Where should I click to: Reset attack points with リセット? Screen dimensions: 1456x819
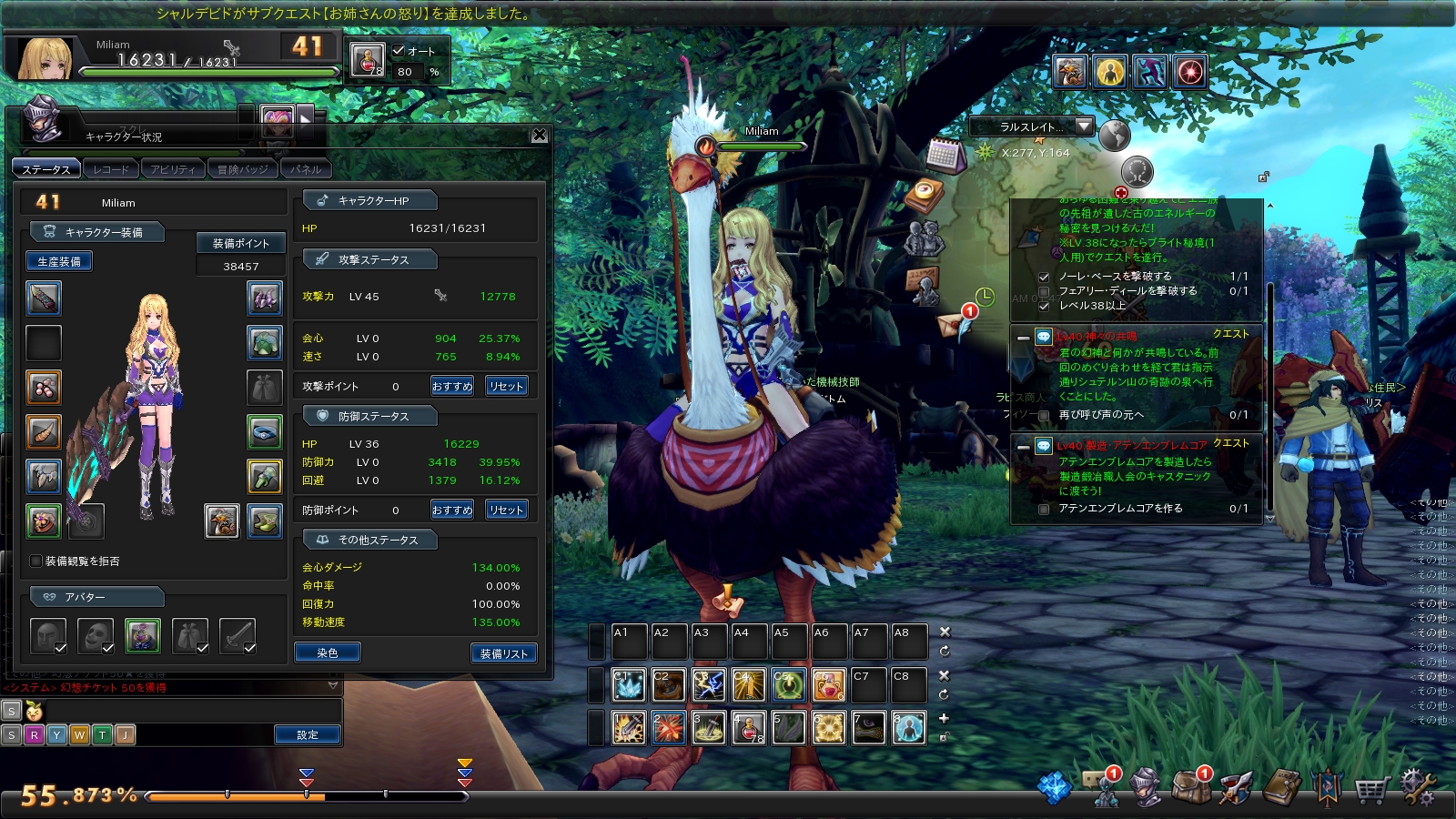coord(506,386)
